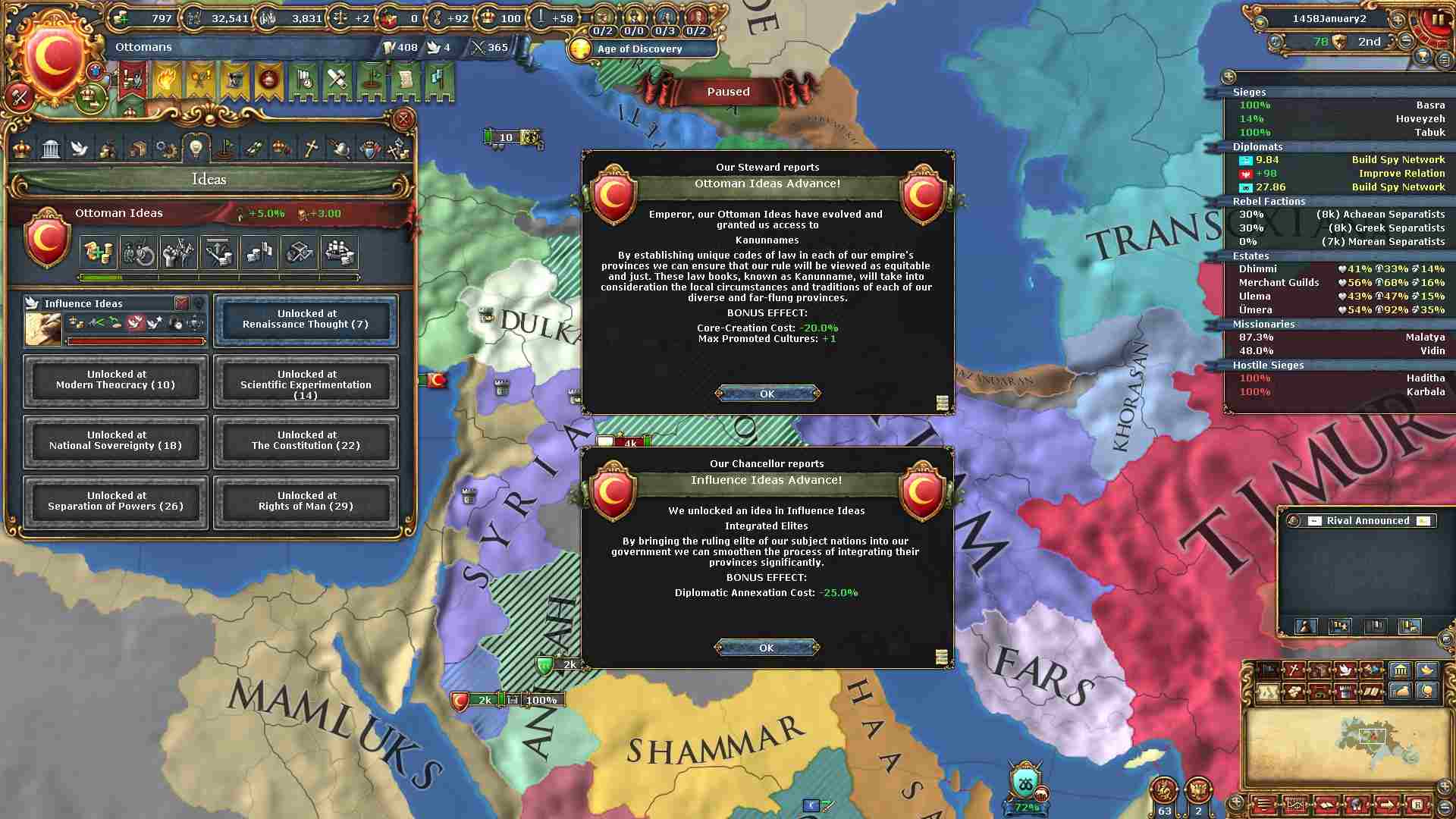
Task: Open the Merchant Guilds estate entry
Action: [1279, 282]
